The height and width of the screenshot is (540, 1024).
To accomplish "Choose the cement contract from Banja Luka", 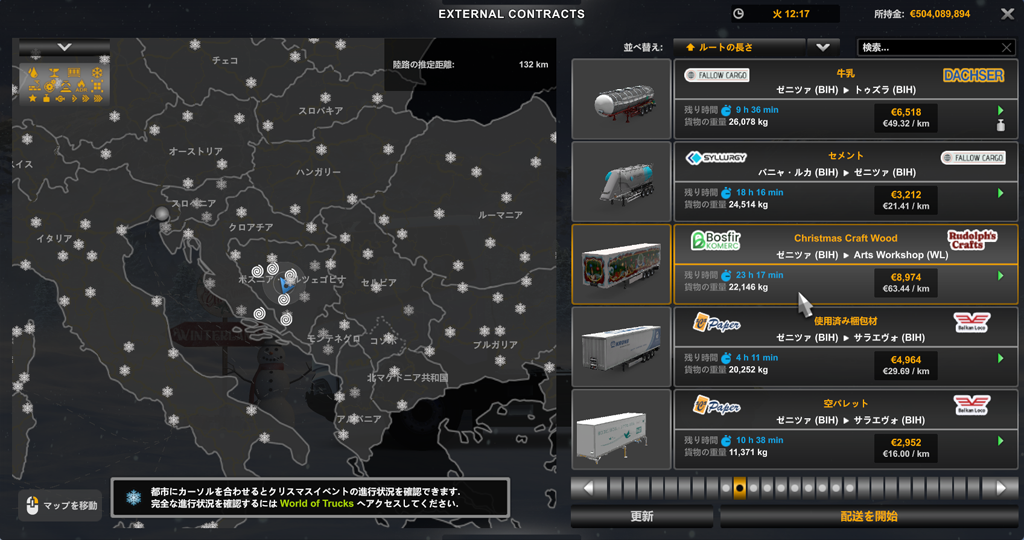I will (845, 181).
